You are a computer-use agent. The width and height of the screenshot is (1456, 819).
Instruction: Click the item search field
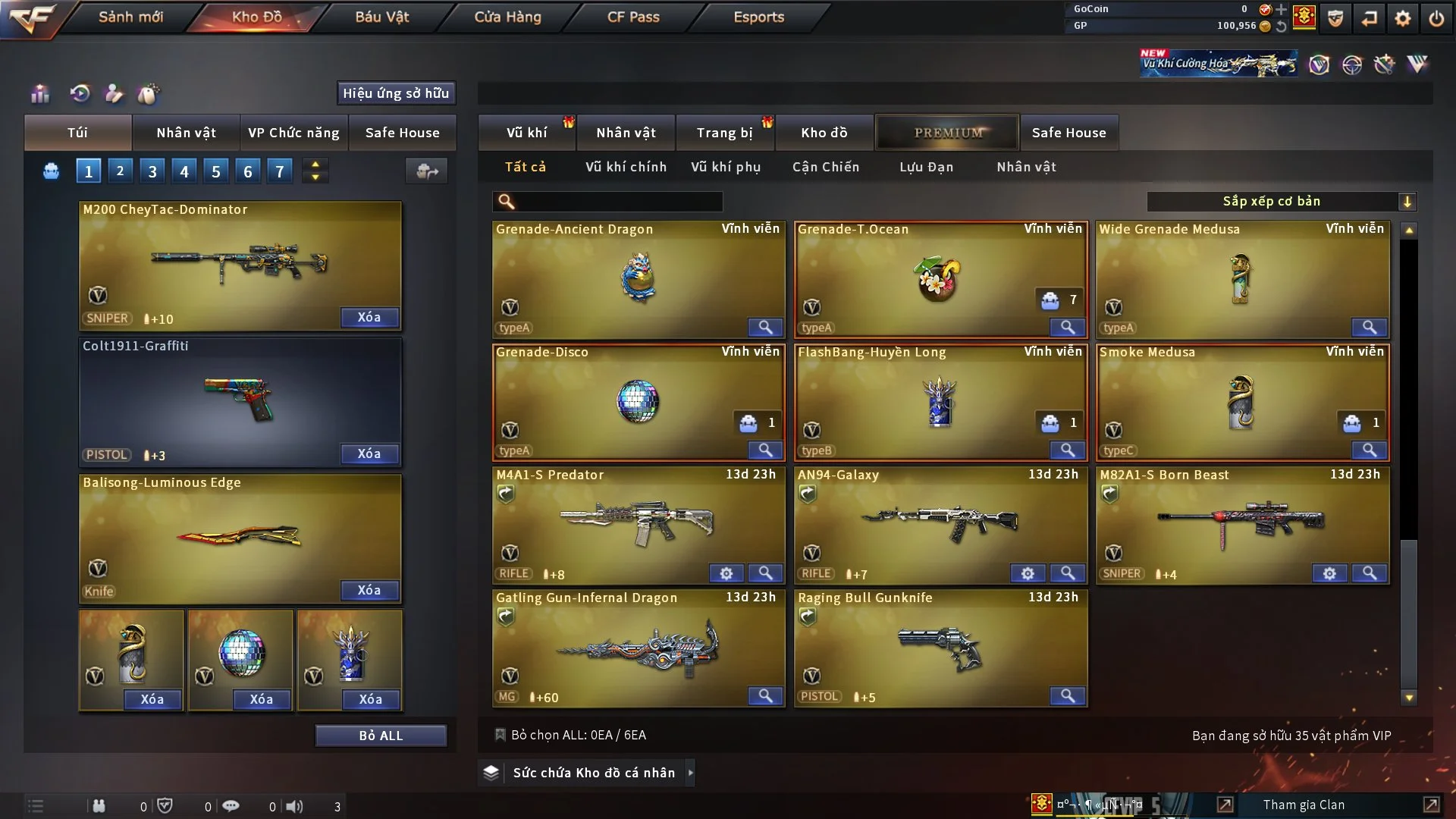click(x=618, y=202)
